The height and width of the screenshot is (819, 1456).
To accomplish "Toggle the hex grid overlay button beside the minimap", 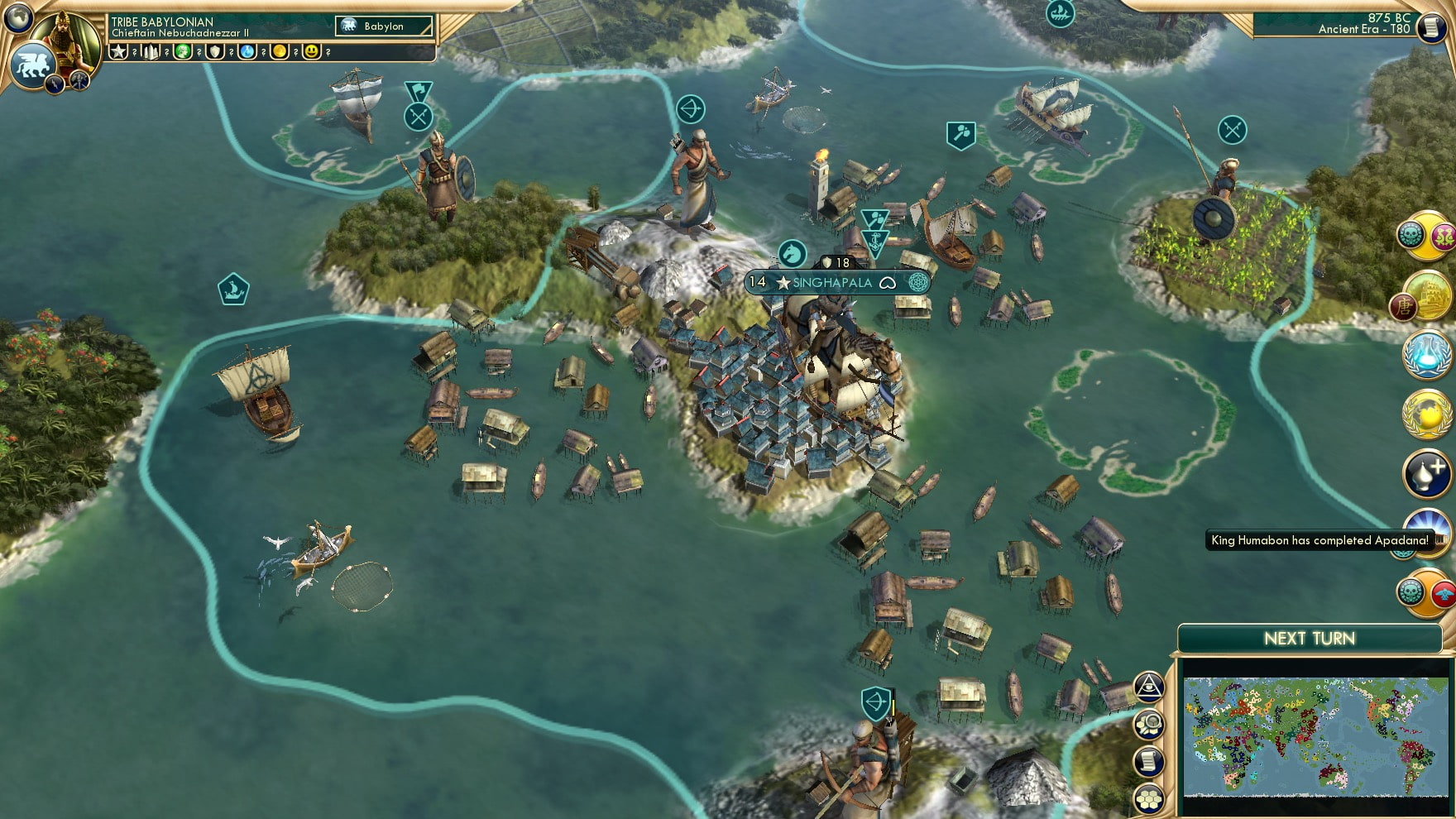I will (x=1148, y=799).
